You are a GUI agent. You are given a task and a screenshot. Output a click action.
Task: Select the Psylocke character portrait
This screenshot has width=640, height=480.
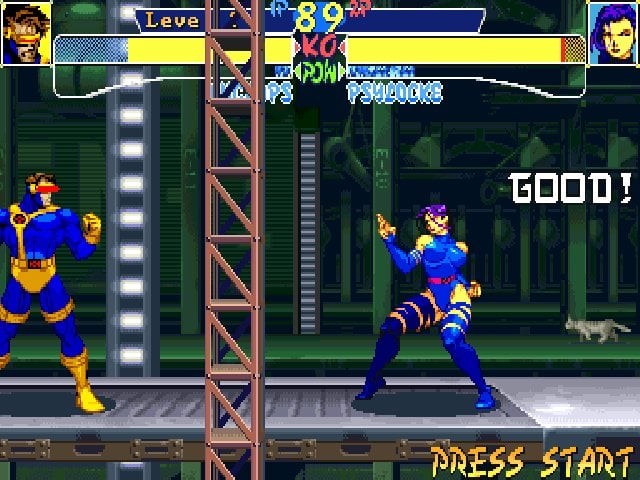click(613, 33)
